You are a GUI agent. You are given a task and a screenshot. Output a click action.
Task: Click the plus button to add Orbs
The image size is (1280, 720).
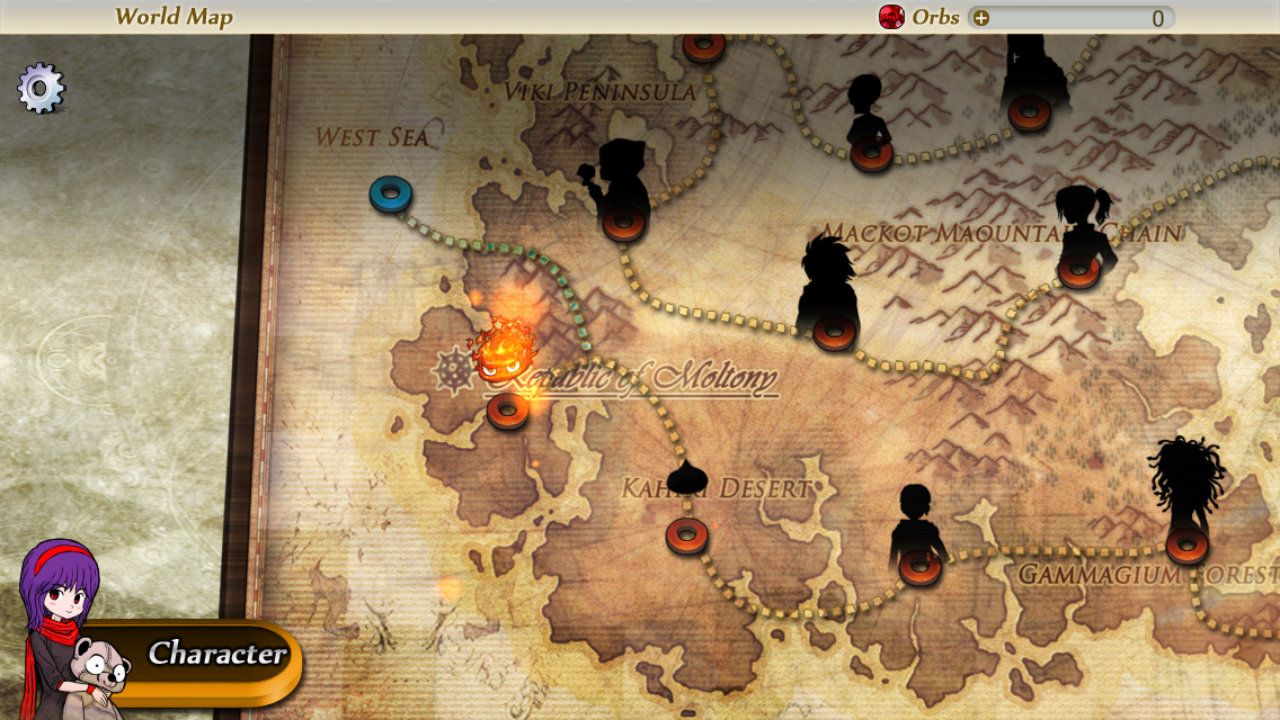pyautogui.click(x=981, y=18)
